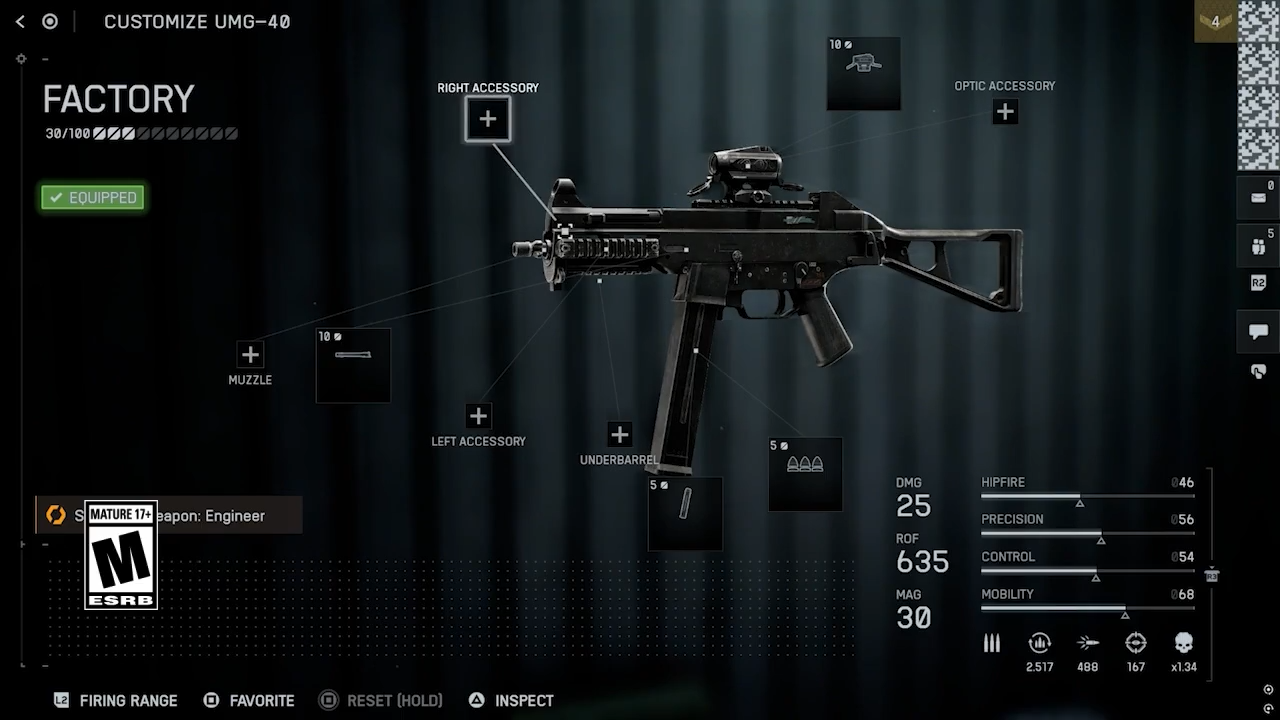Click the Equipped status badge
1280x720 pixels.
(x=93, y=197)
